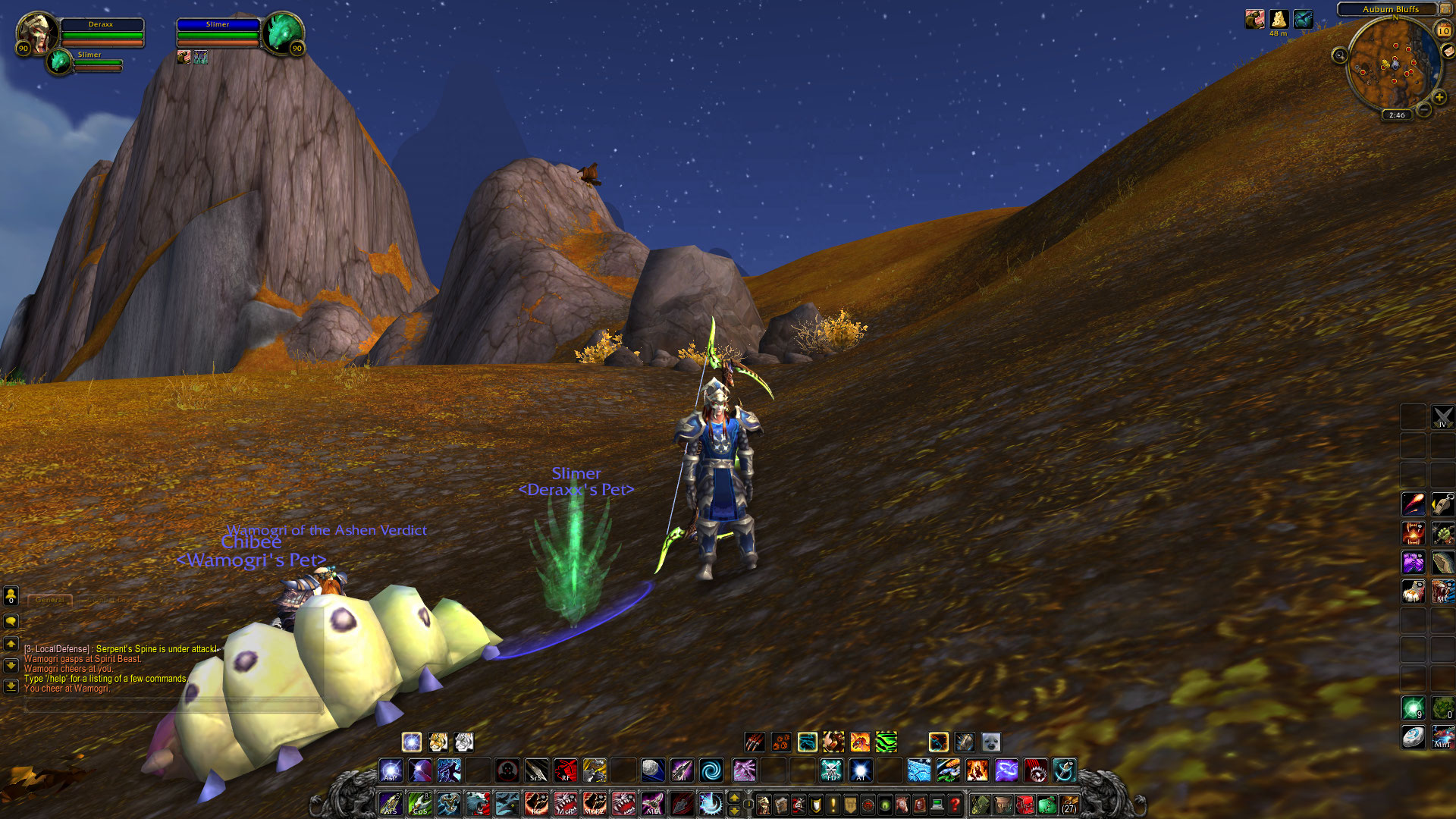The width and height of the screenshot is (1456, 819).
Task: Toggle the green tiger stripes pet ability
Action: (886, 742)
